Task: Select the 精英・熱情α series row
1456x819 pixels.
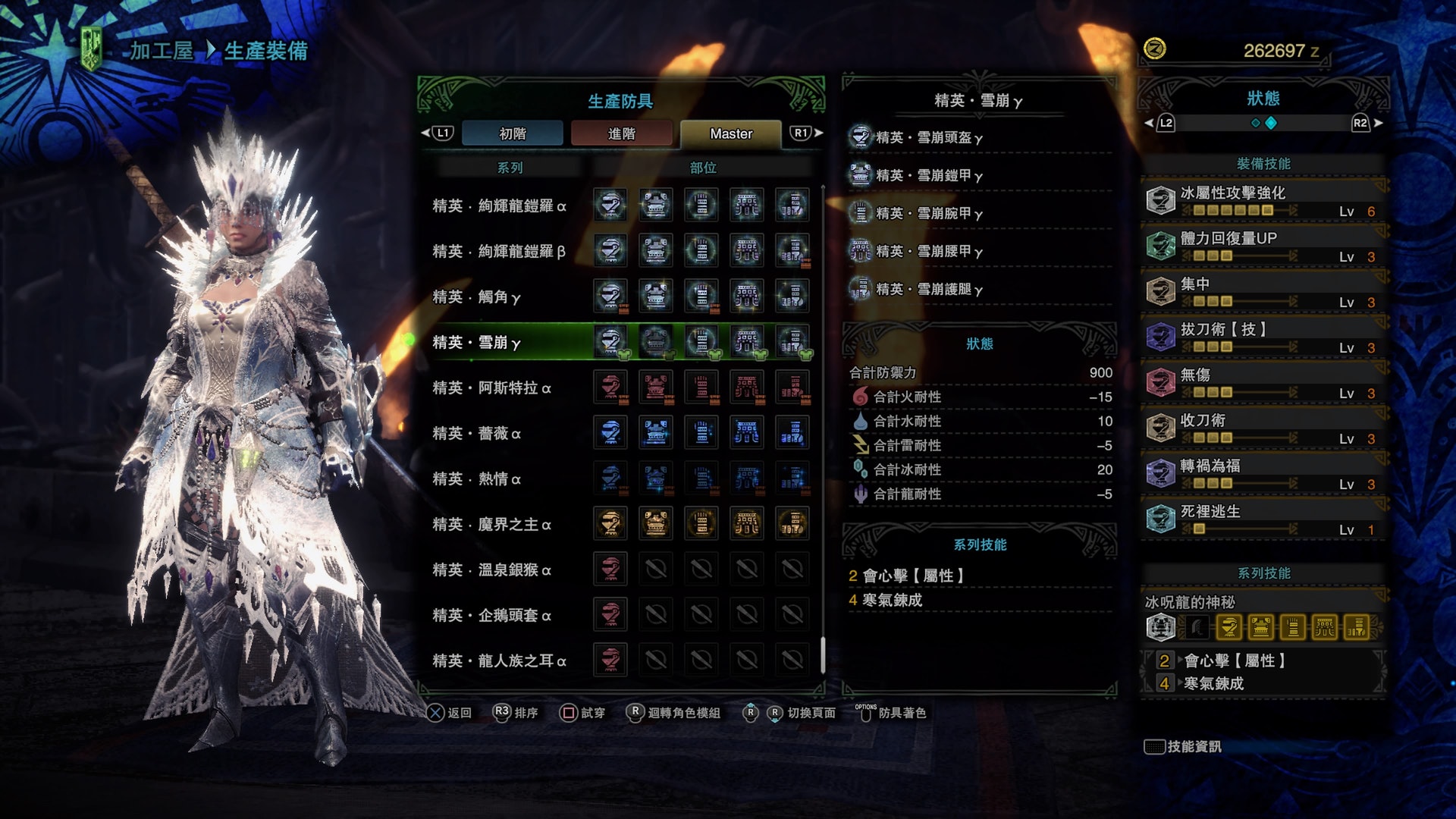Action: (x=476, y=479)
